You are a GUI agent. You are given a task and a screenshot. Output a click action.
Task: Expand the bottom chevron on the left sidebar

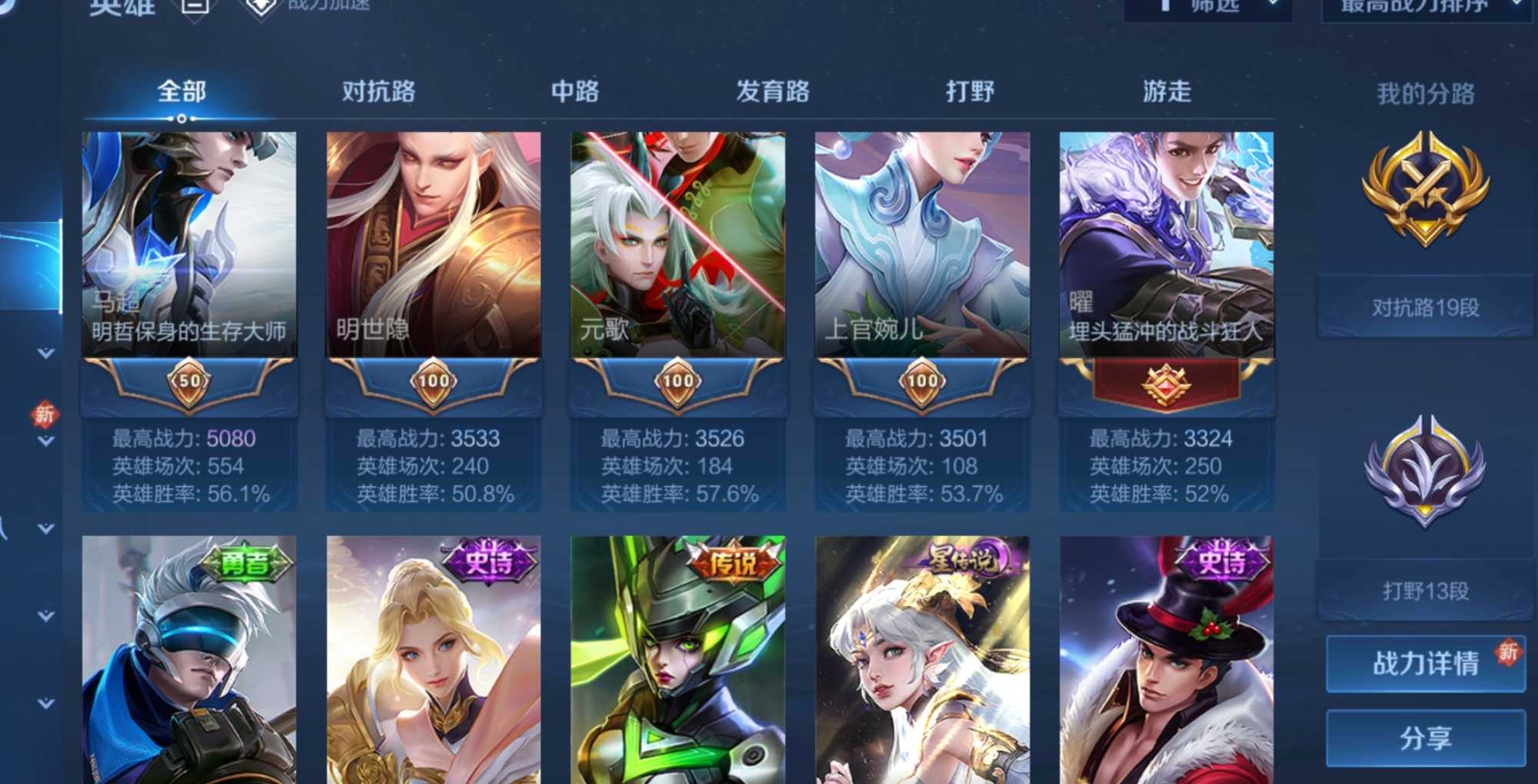(x=46, y=701)
